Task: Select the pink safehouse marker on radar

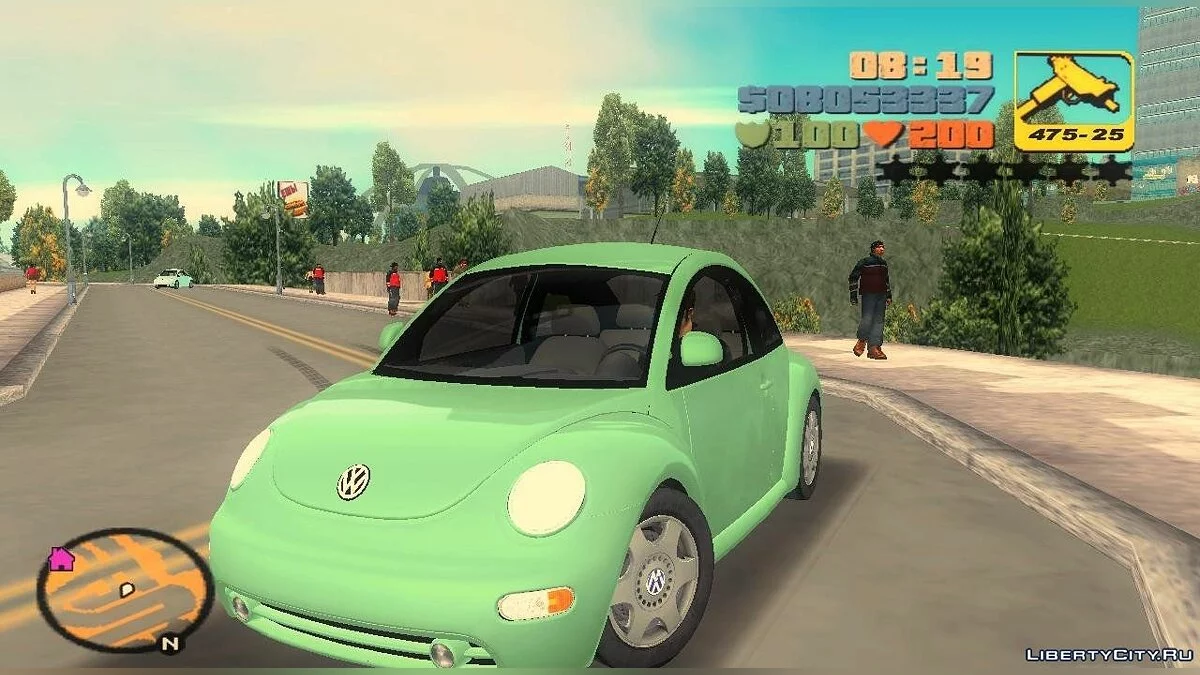Action: [x=61, y=559]
